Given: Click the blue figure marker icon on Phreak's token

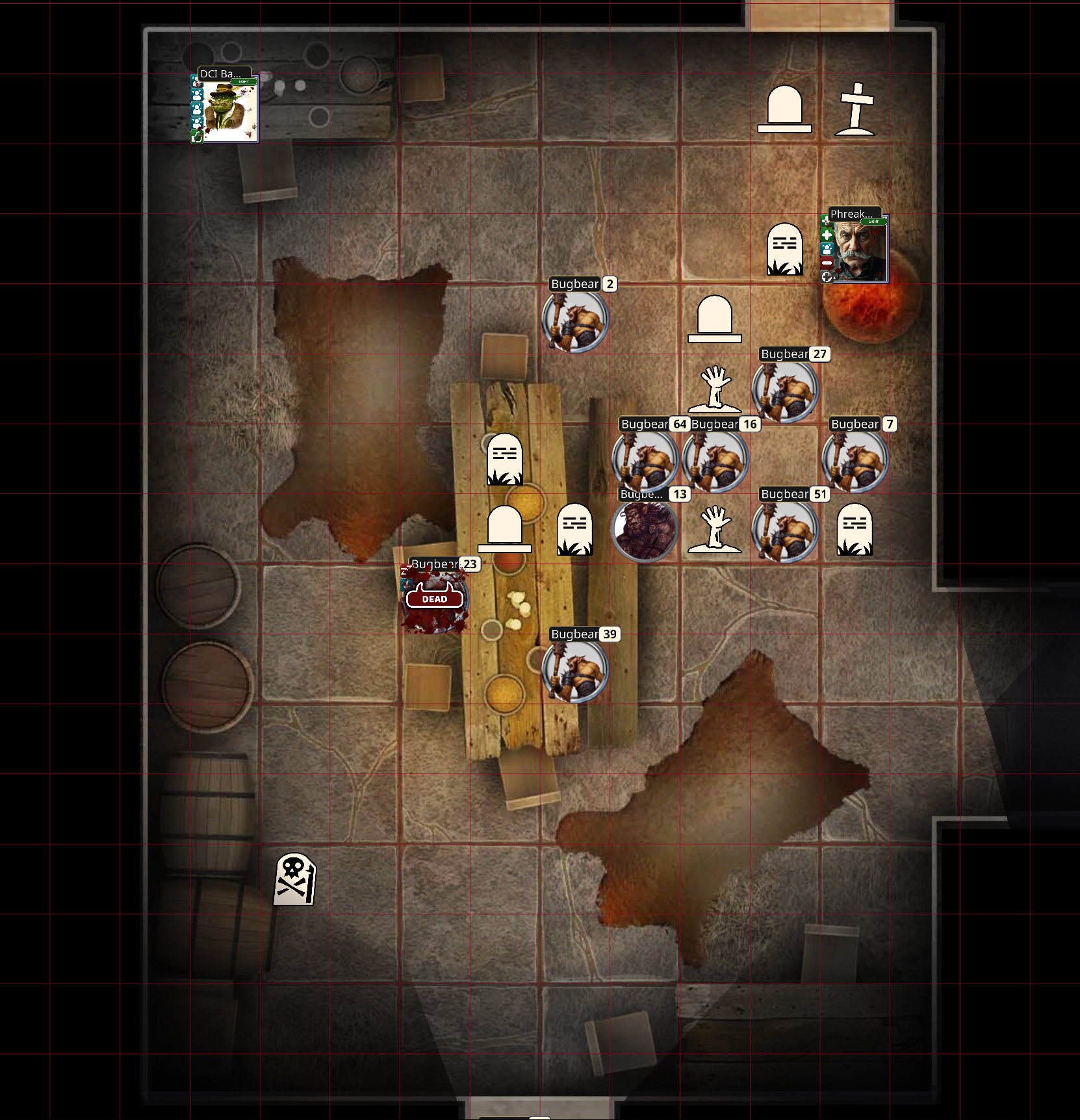Looking at the screenshot, I should (x=827, y=250).
